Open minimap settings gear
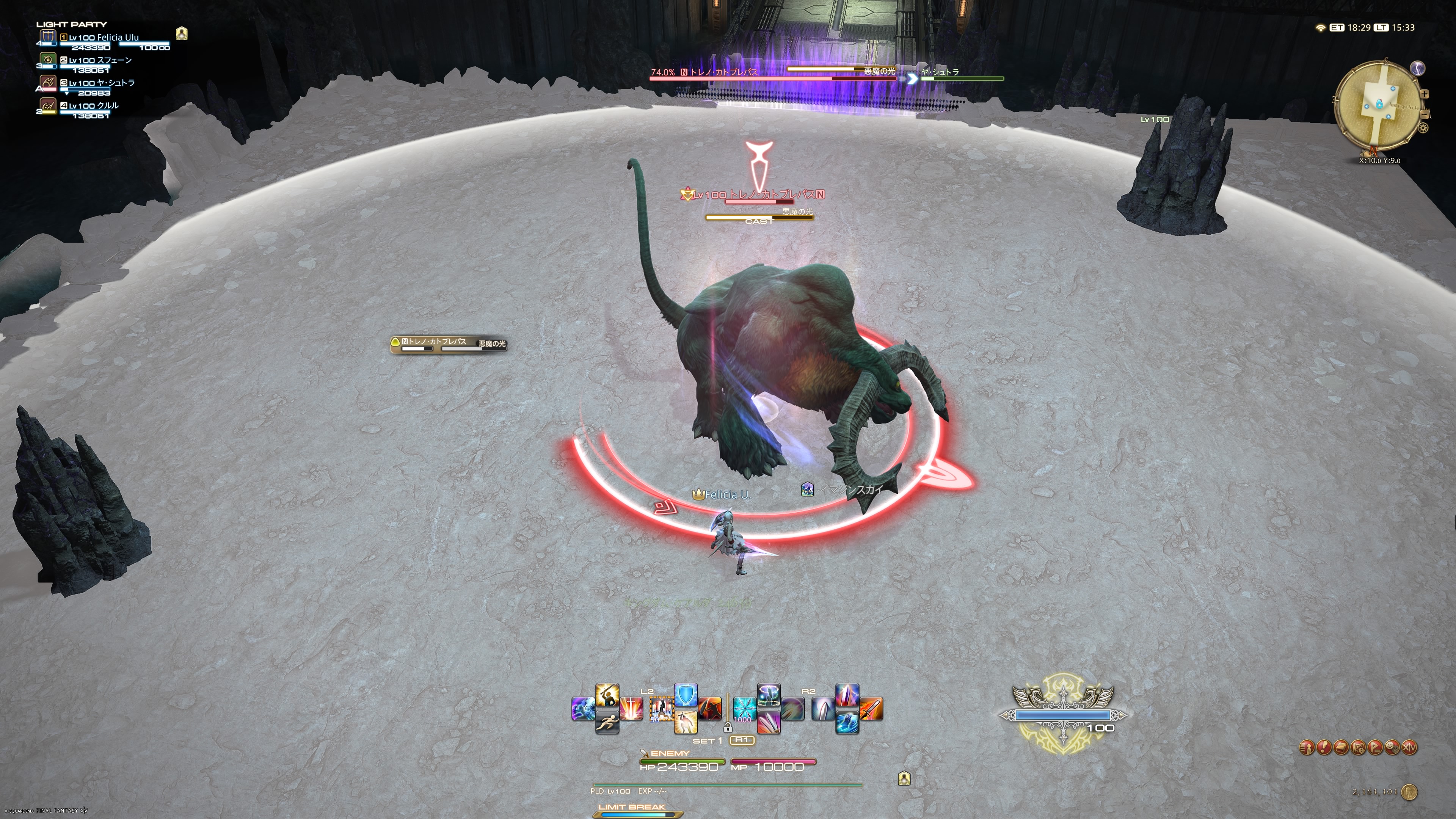The height and width of the screenshot is (819, 1456). tap(1423, 128)
